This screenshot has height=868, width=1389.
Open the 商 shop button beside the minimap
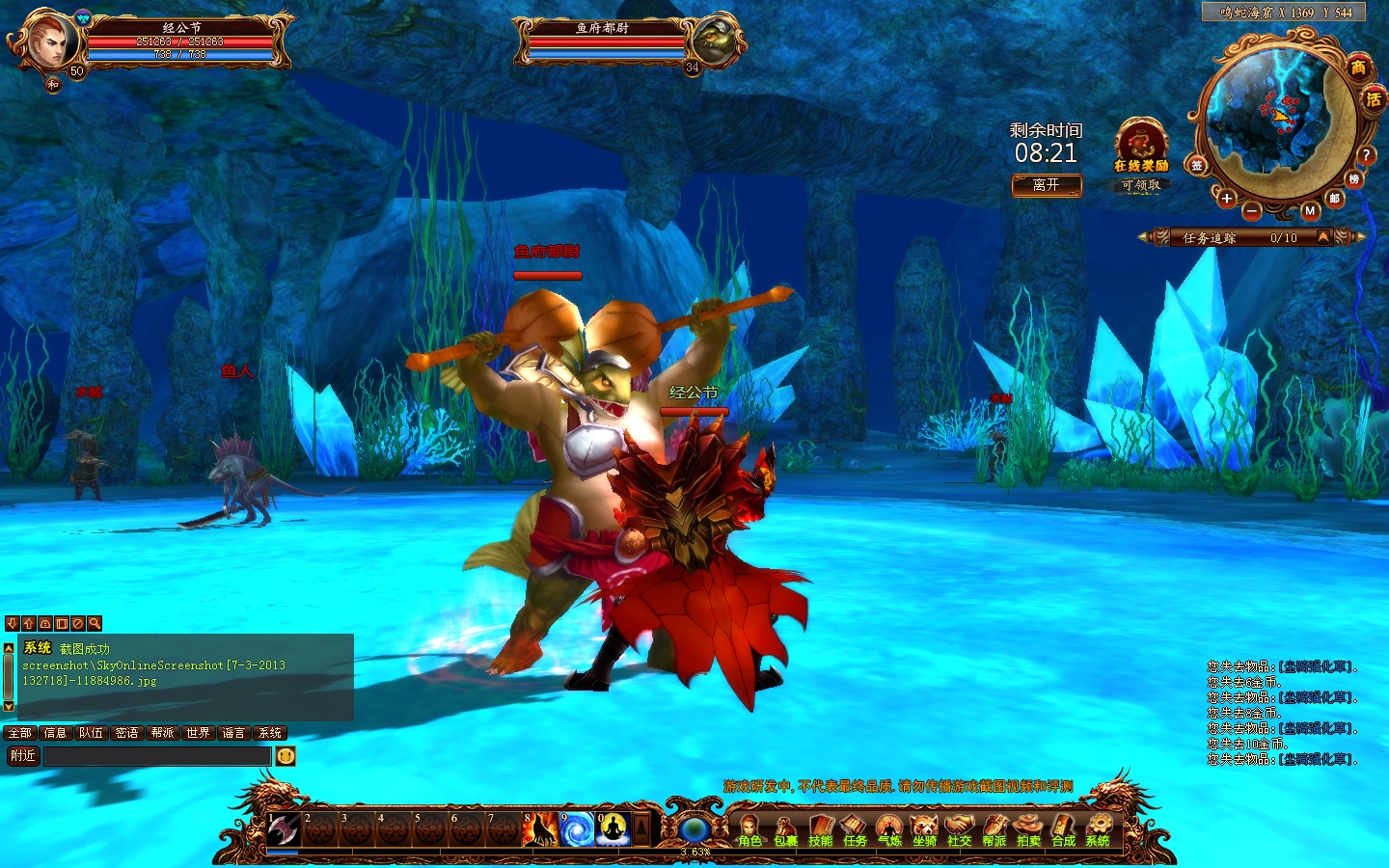coord(1358,68)
